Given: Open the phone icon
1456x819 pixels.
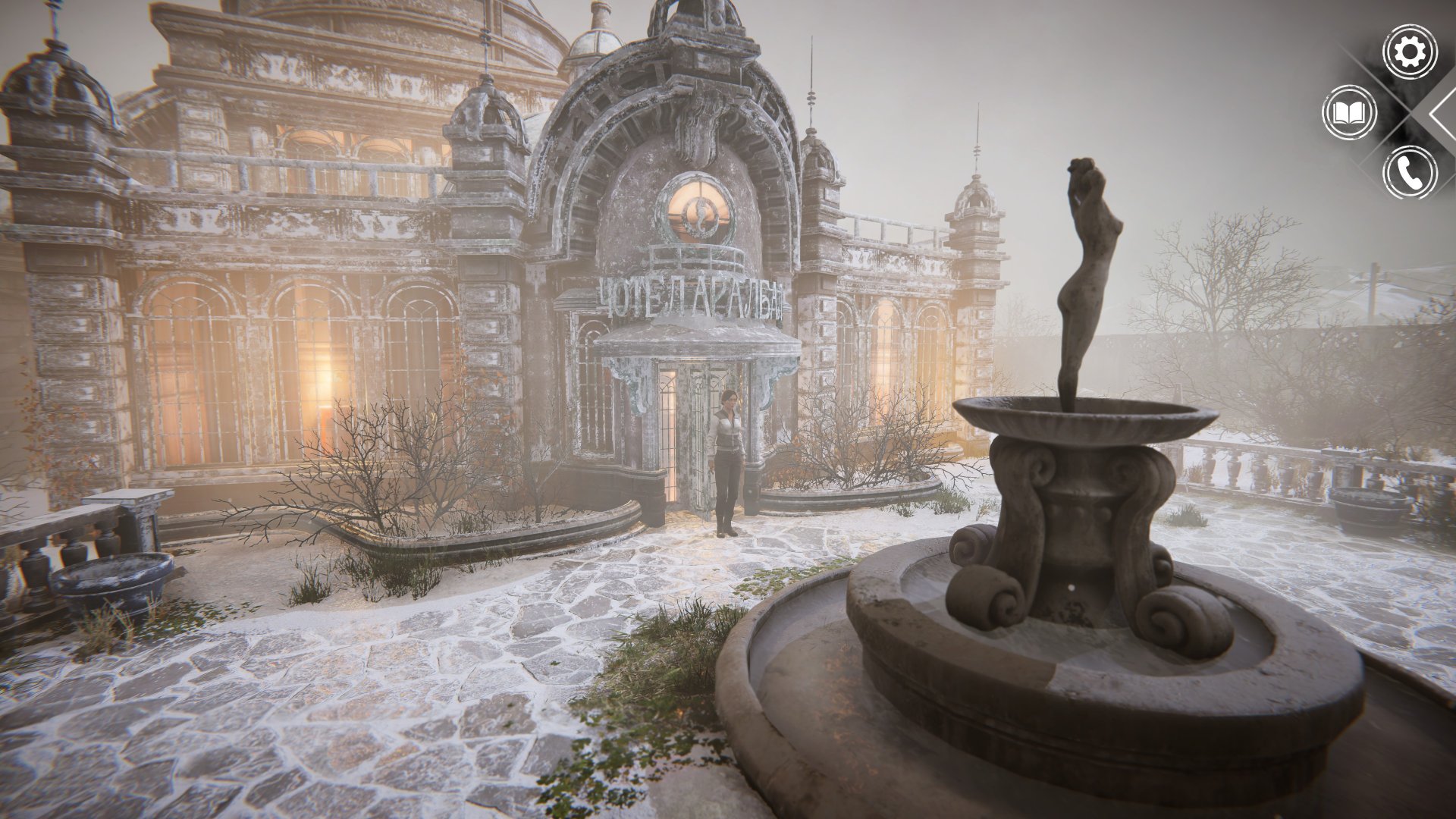Looking at the screenshot, I should pyautogui.click(x=1410, y=173).
